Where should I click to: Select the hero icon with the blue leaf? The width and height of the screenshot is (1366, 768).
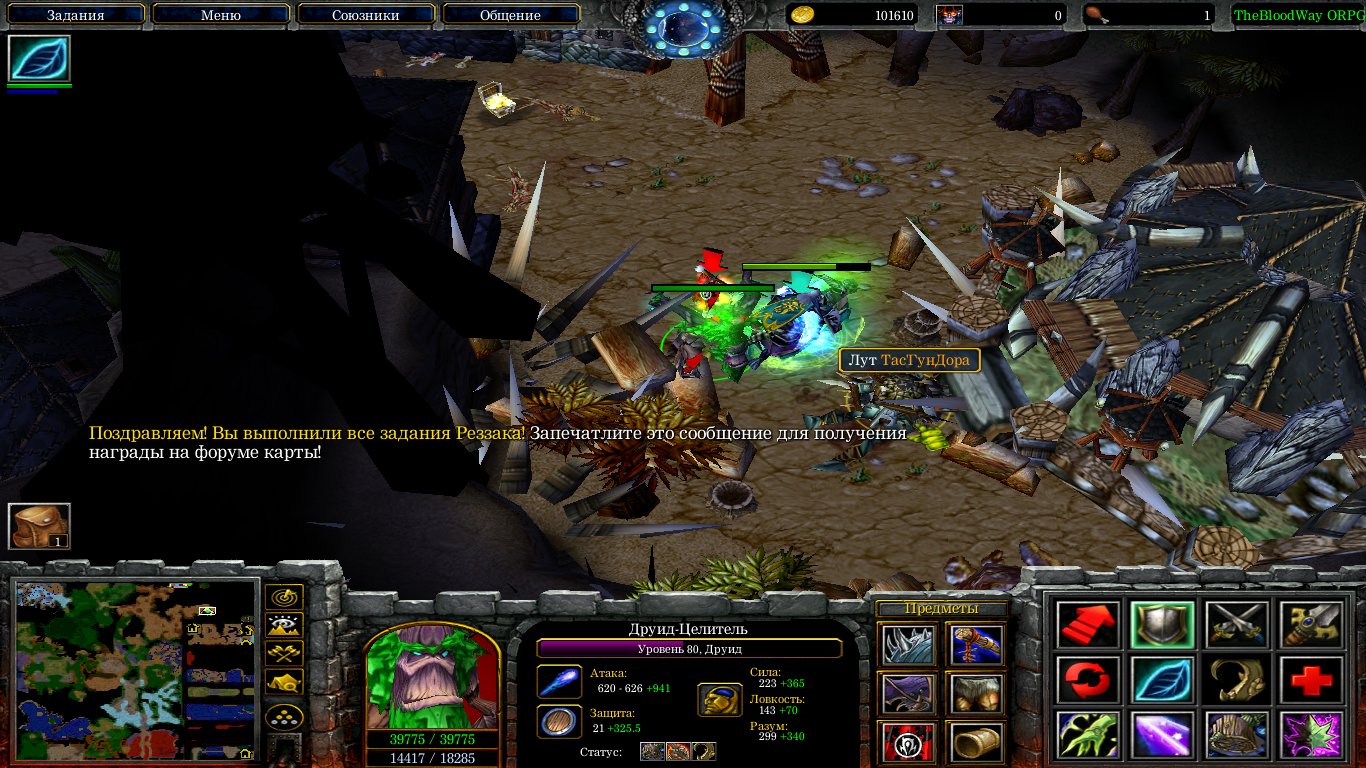[39, 58]
